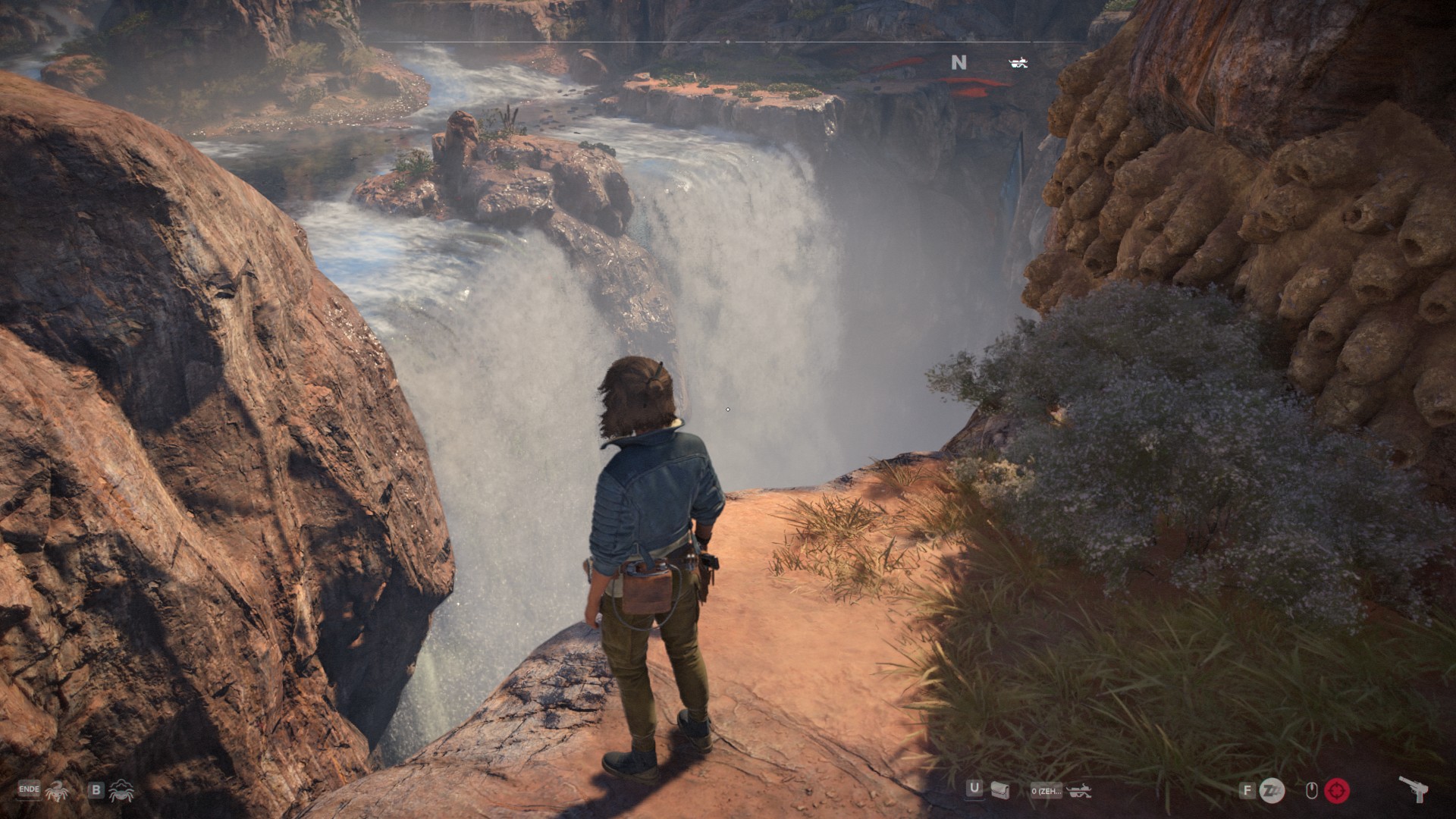Select the blaster pistol weapon icon
This screenshot has width=1456, height=819.
point(1413,790)
